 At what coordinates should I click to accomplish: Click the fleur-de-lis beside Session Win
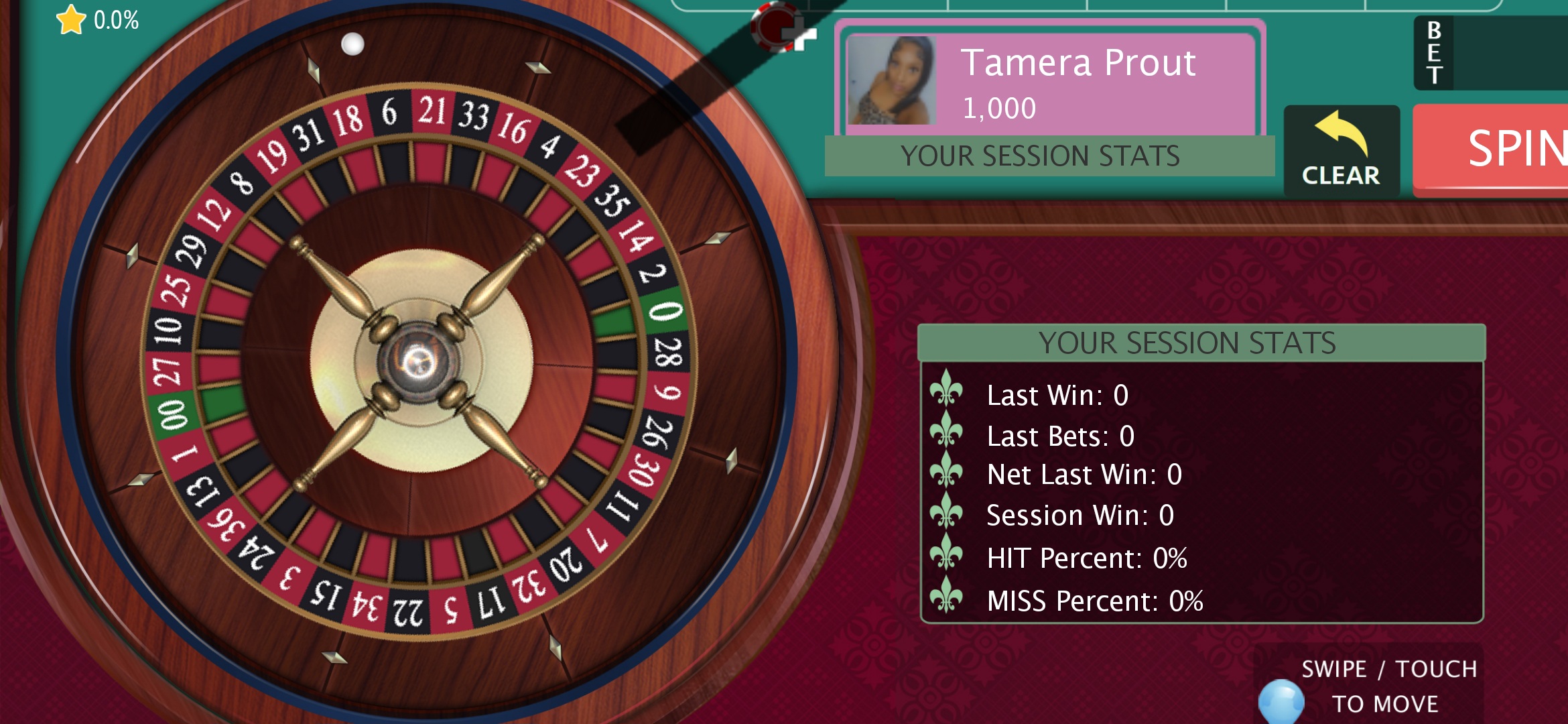(948, 514)
